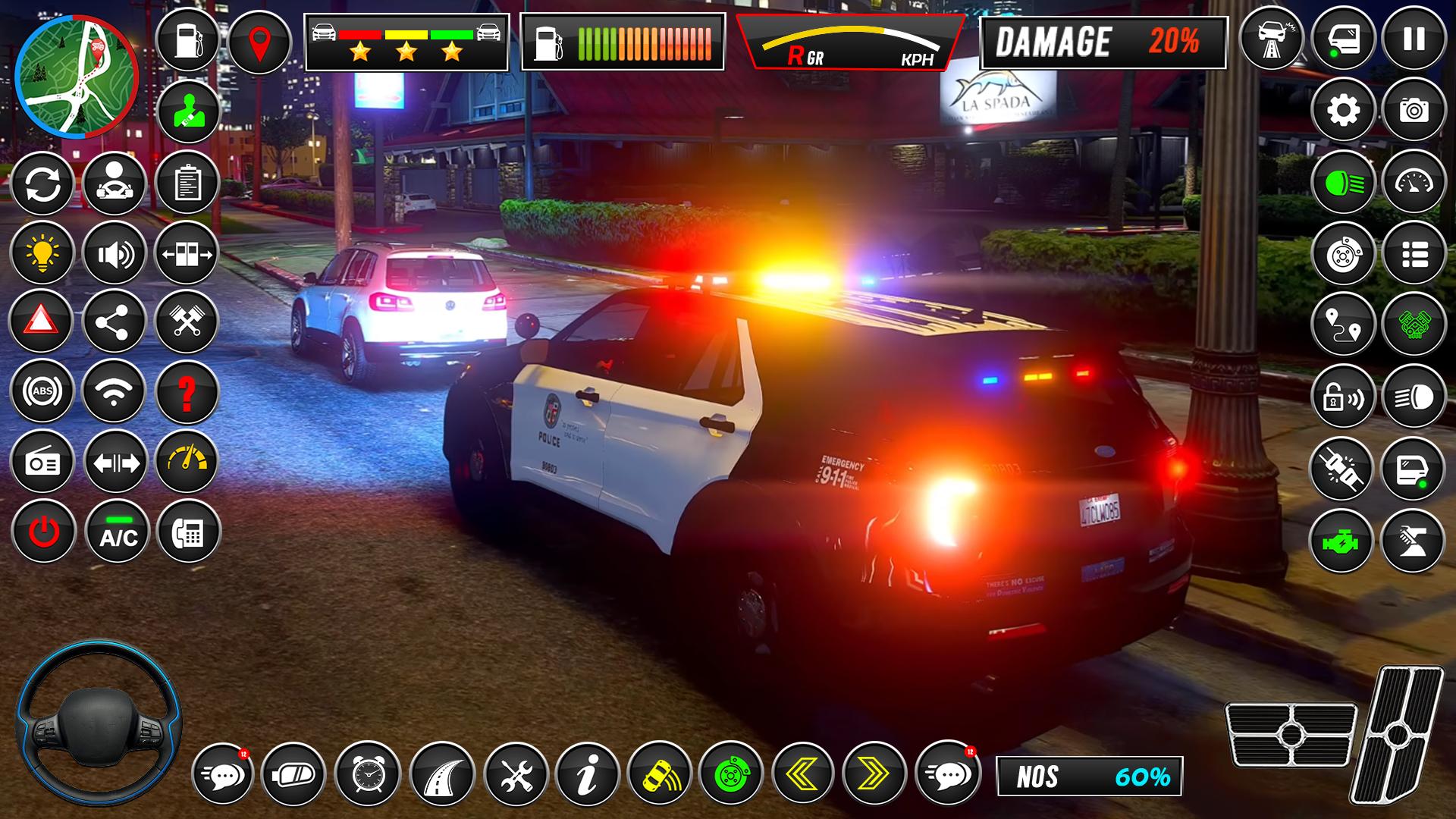Toggle the ABS button
The image size is (1456, 819).
click(42, 391)
